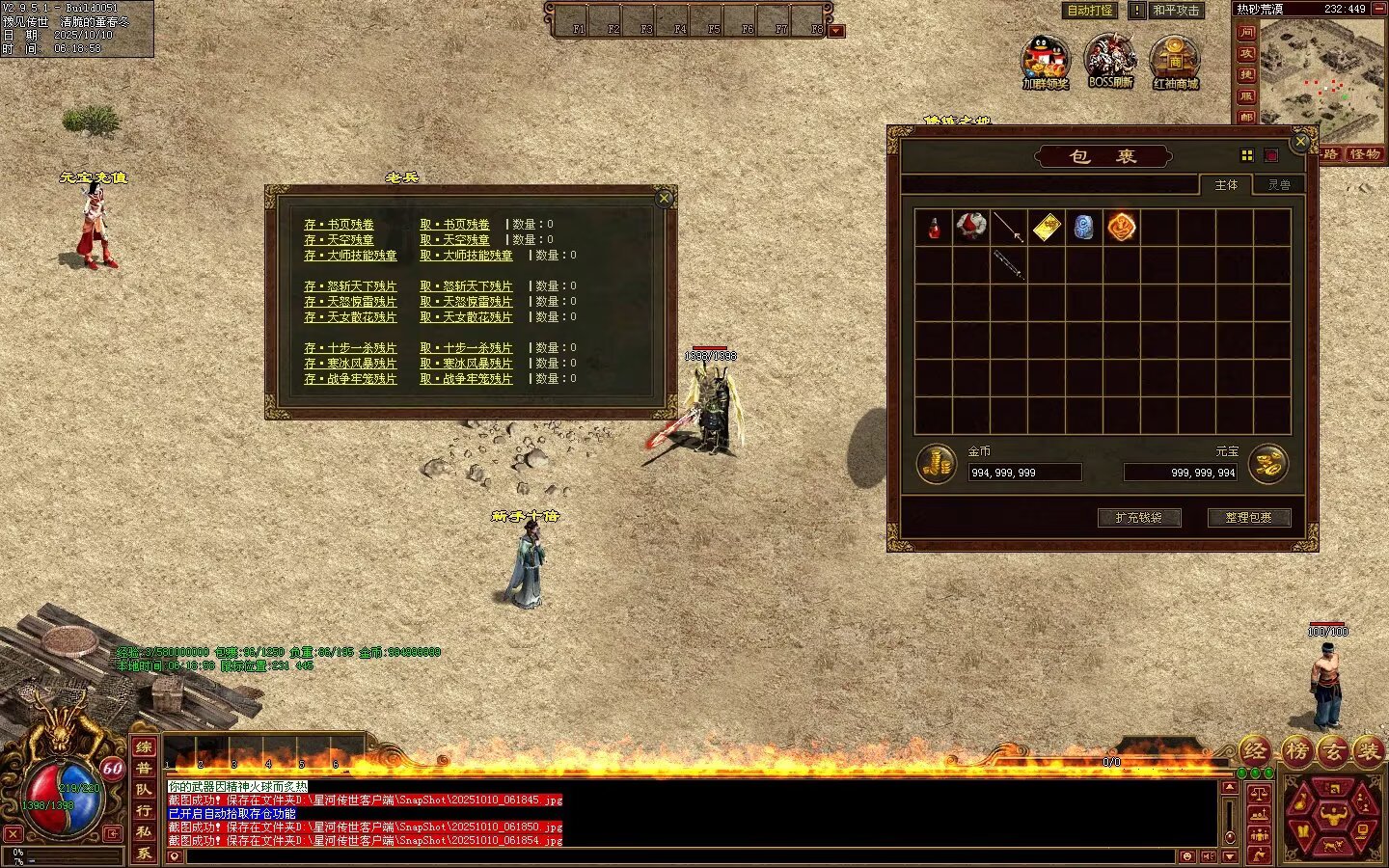Choose 取·战争牢笼残片 withdraw link
Viewport: 1389px width, 868px height.
point(466,379)
